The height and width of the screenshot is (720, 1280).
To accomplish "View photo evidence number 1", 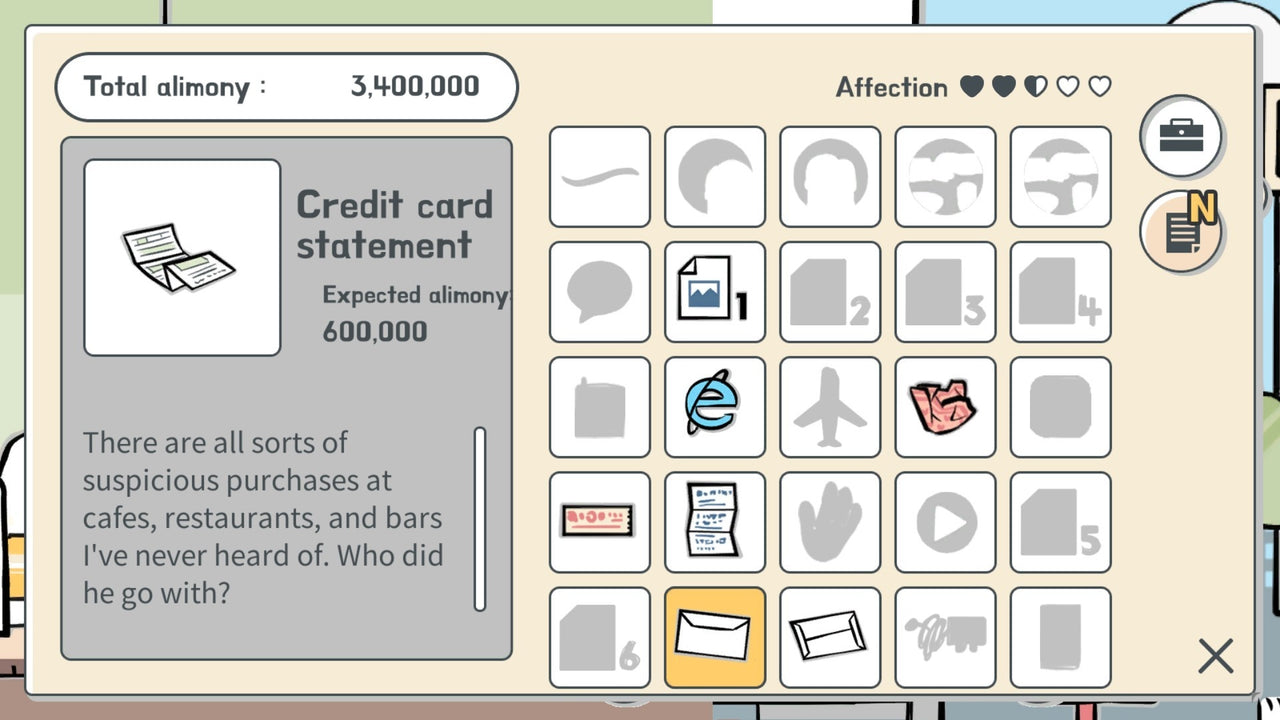I will click(715, 292).
